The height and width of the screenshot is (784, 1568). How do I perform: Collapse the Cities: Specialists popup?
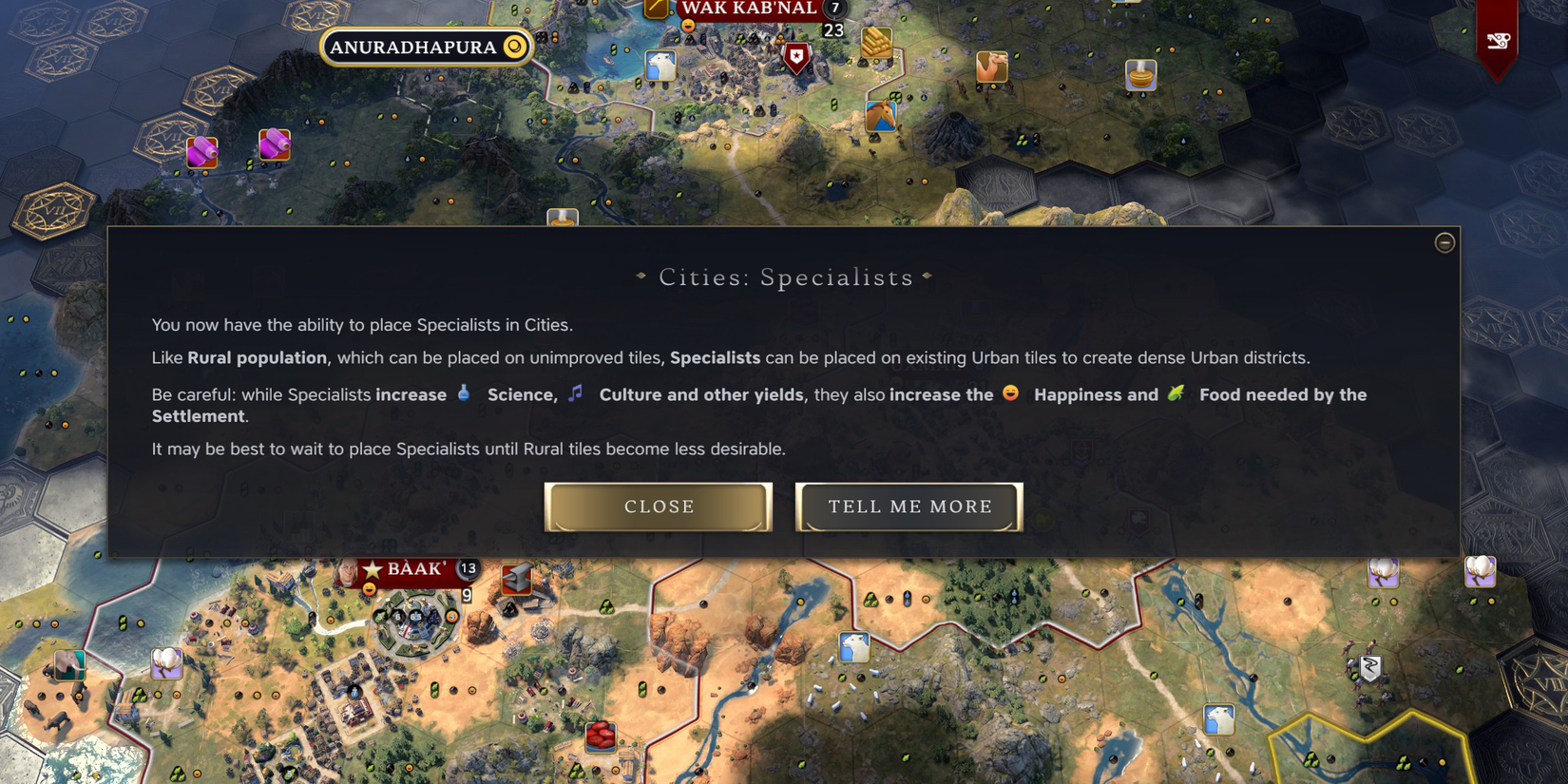[1444, 242]
